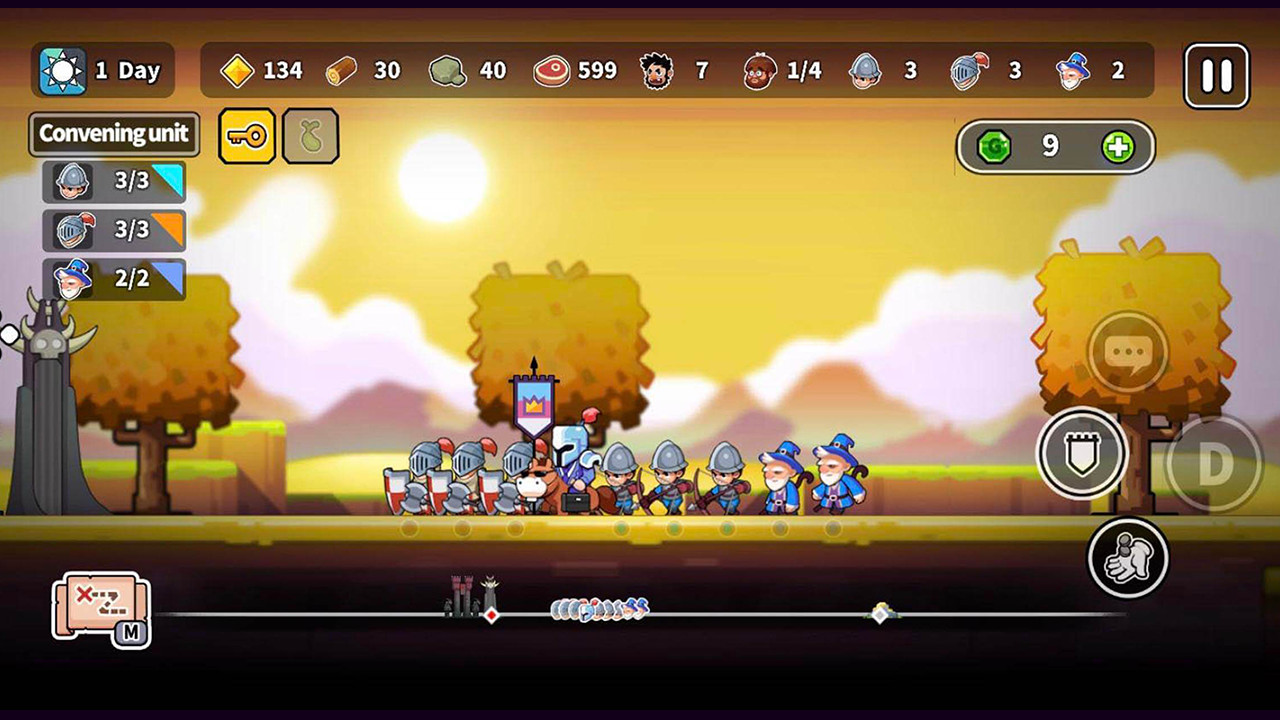The height and width of the screenshot is (720, 1280).
Task: Click the white diamond marker on the progress bar
Action: (x=880, y=617)
